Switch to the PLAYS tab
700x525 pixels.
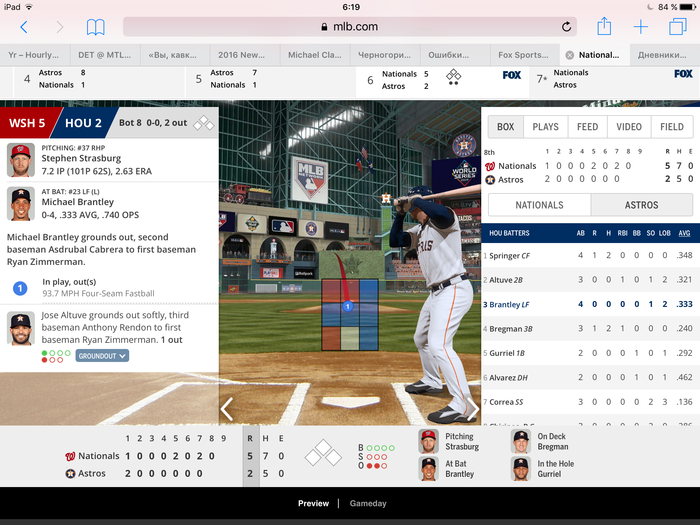point(545,127)
